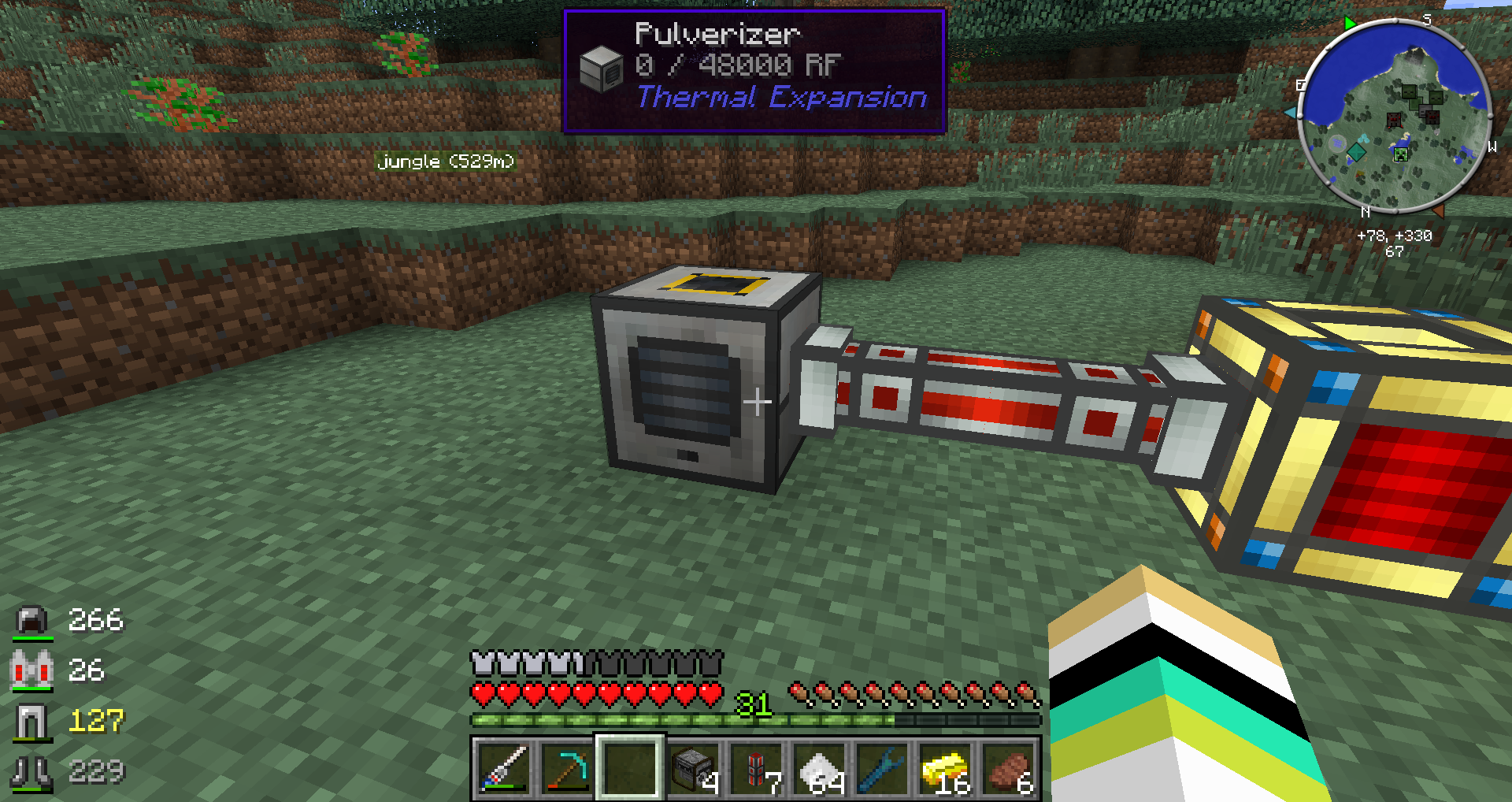Select the diamond pickaxe slot

[x=566, y=767]
